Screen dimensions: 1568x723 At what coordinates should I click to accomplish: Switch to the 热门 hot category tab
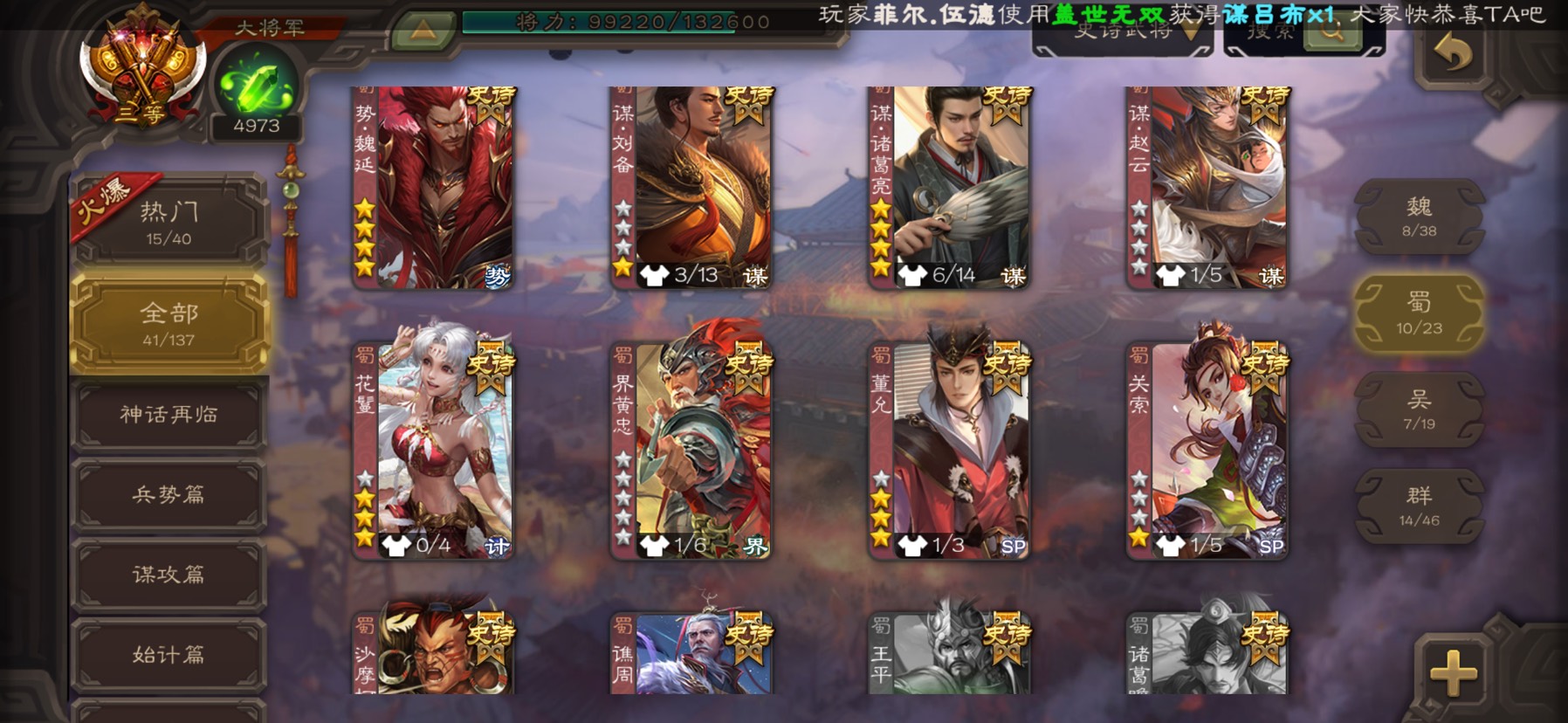pyautogui.click(x=168, y=221)
